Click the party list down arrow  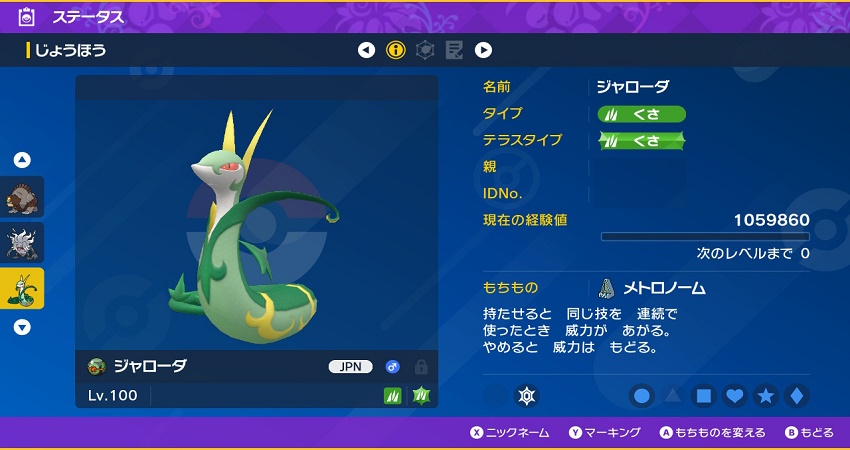tap(22, 327)
